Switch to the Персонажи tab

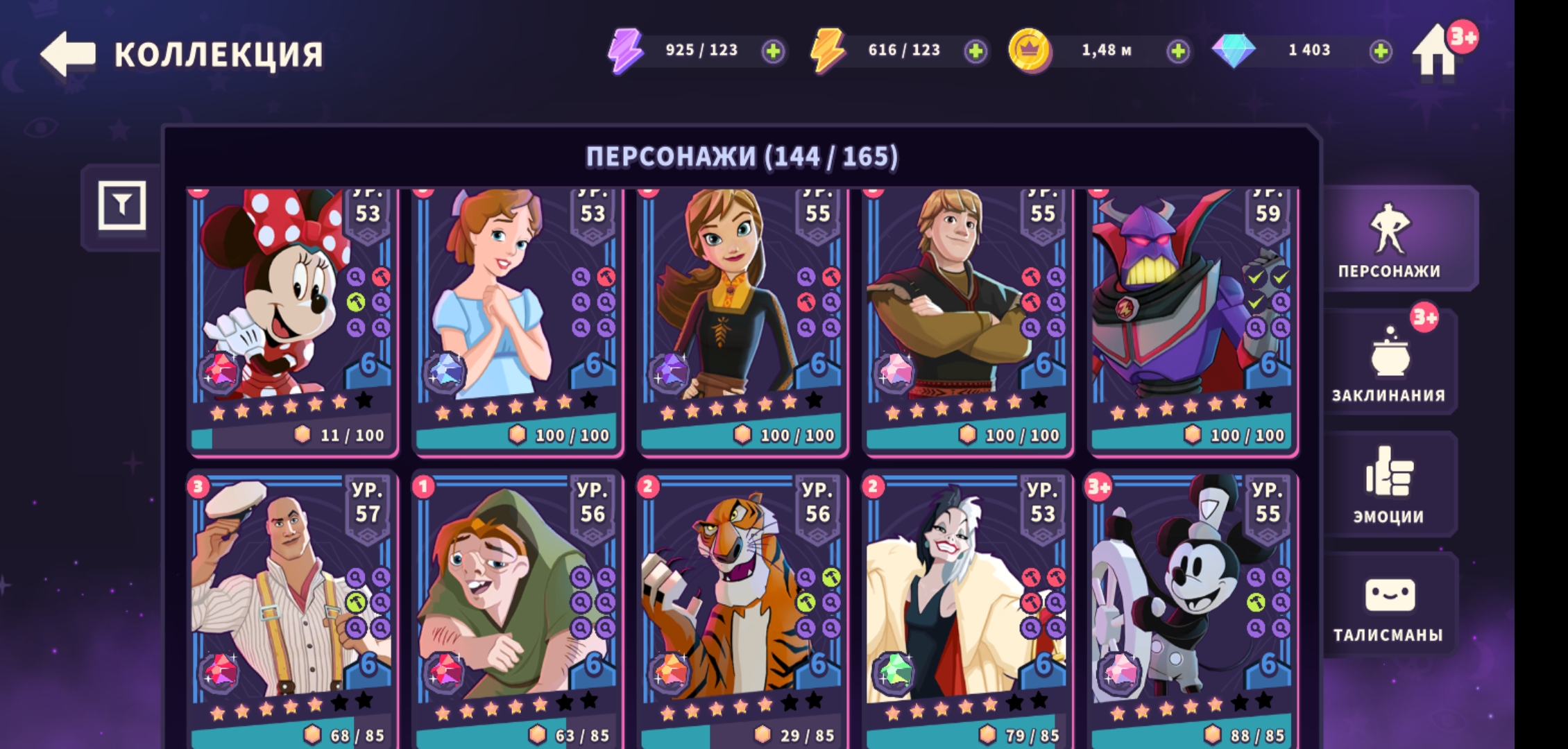click(x=1389, y=239)
